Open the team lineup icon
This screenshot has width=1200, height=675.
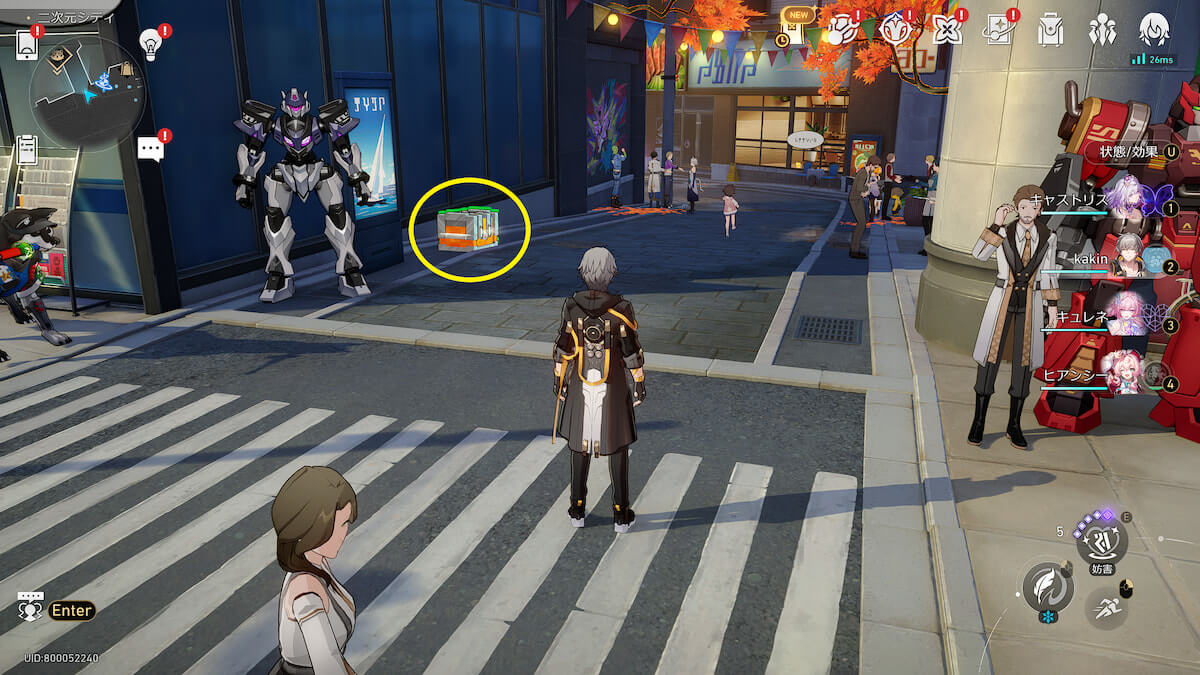1103,30
